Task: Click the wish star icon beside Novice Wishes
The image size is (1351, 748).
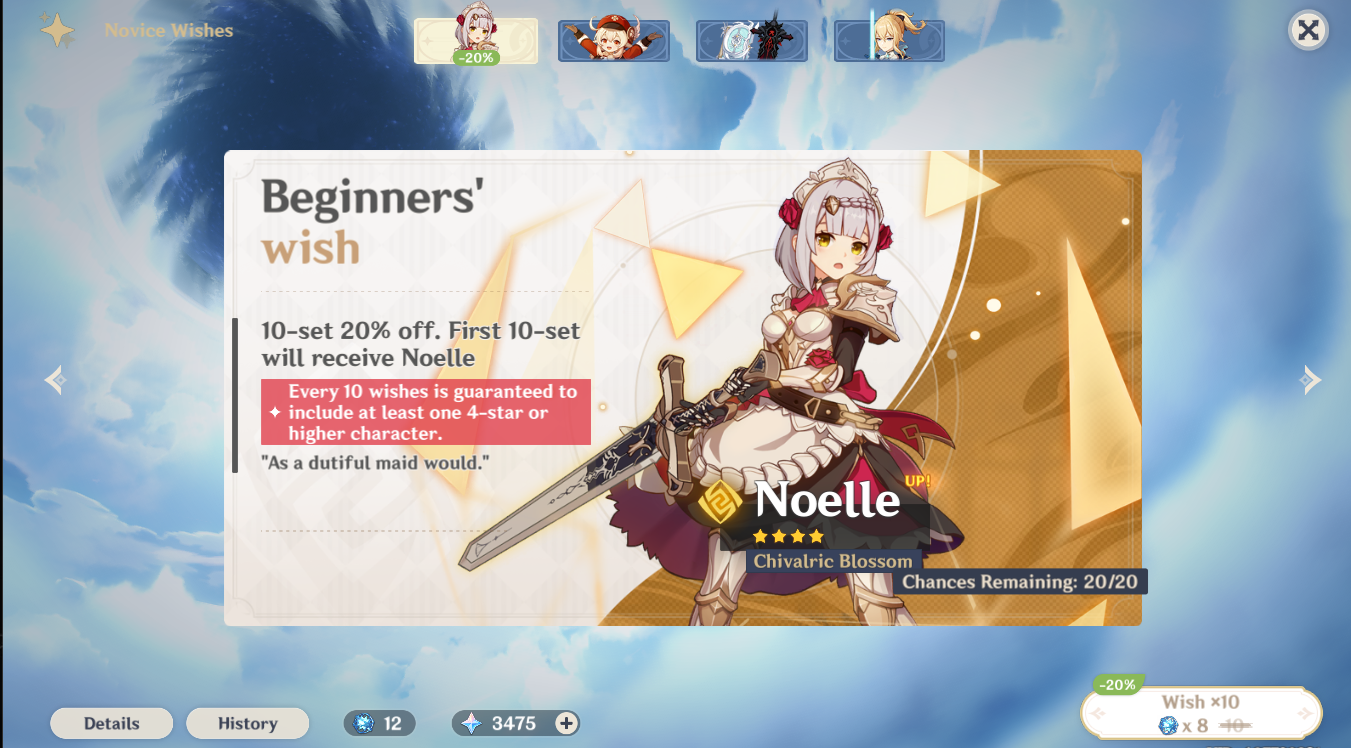Action: 57,30
